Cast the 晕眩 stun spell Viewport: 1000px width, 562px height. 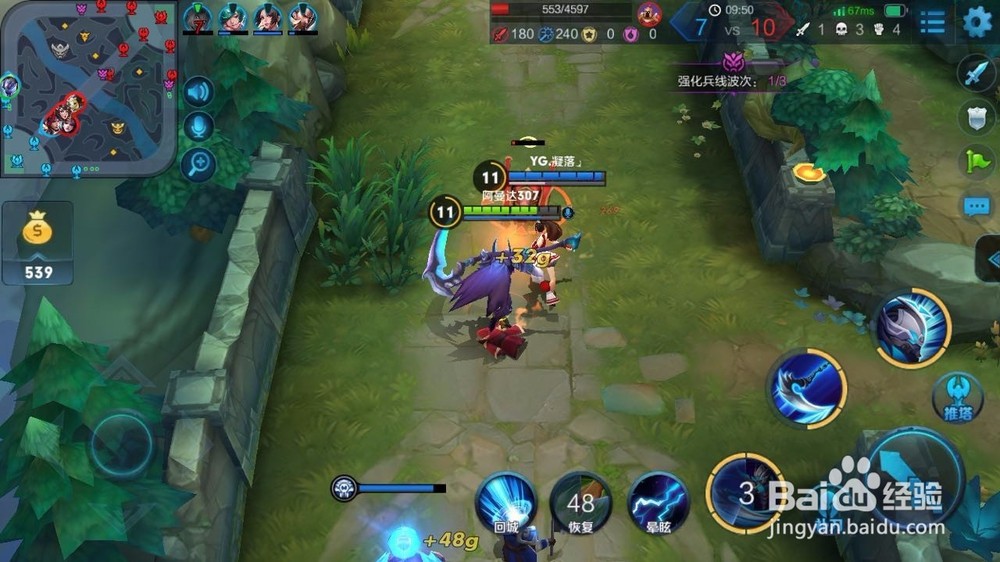tap(659, 502)
